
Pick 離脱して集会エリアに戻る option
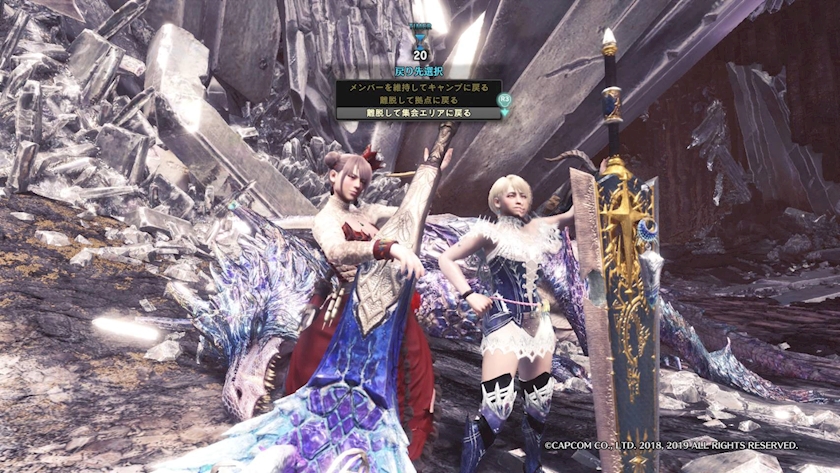tap(418, 113)
